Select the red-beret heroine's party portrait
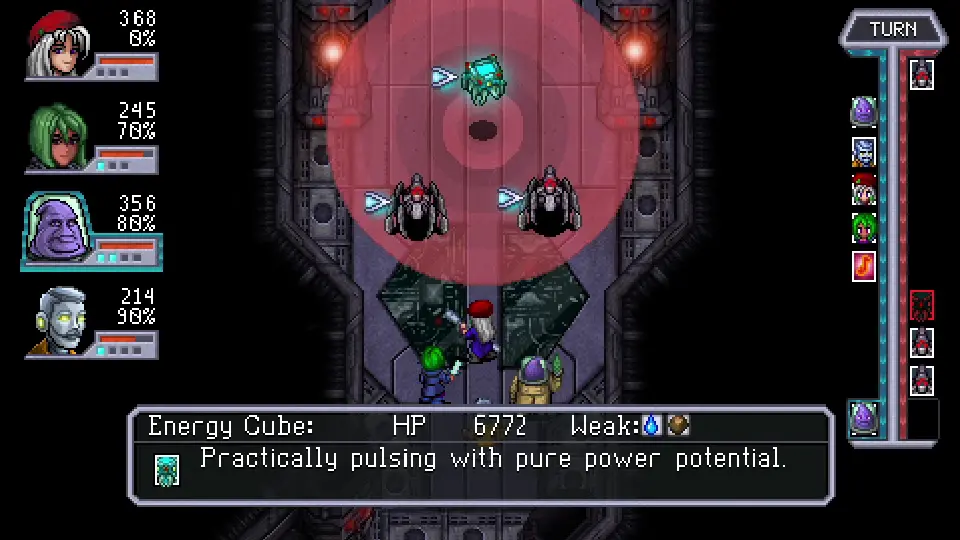This screenshot has width=960, height=540. tap(59, 44)
